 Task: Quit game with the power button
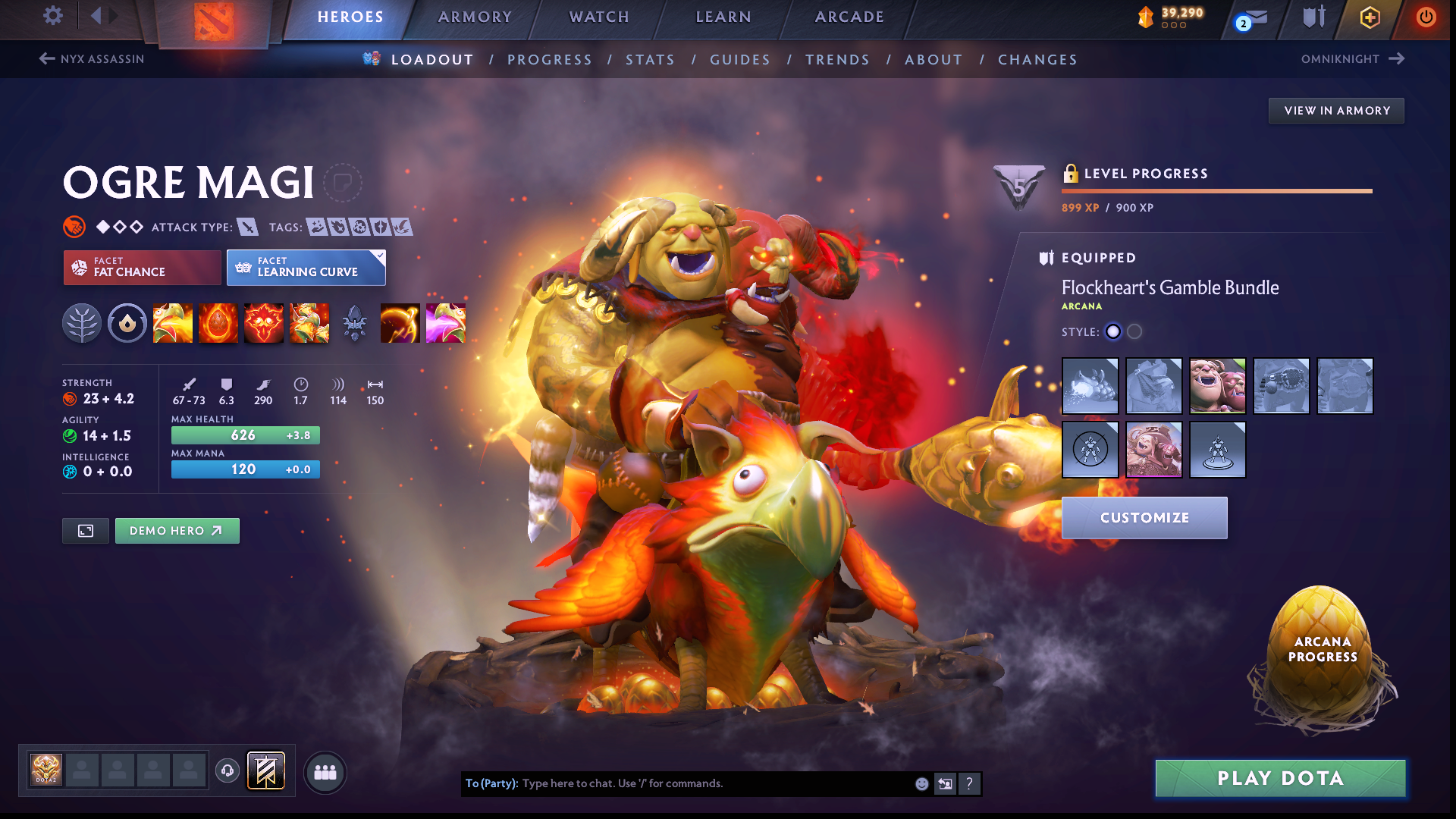point(1426,17)
